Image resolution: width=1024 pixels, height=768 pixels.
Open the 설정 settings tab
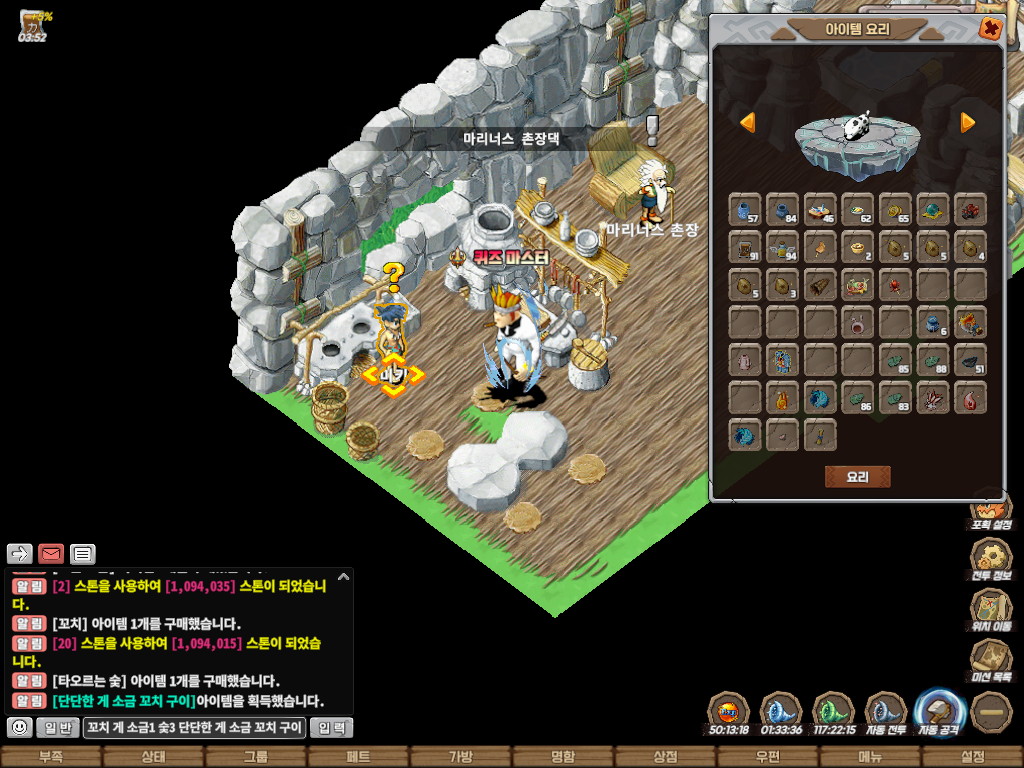(x=972, y=757)
